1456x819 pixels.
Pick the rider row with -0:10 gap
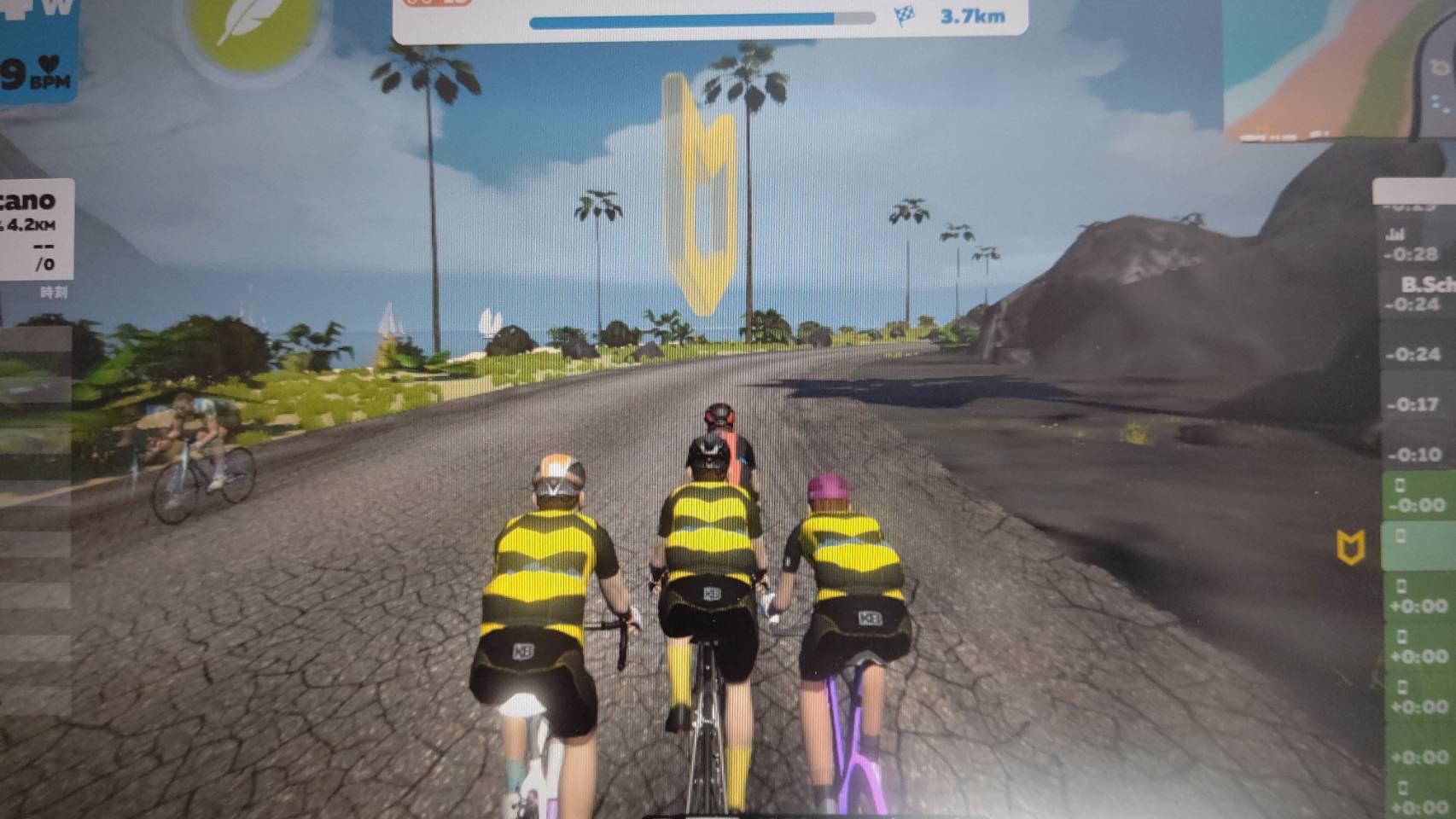click(1415, 454)
